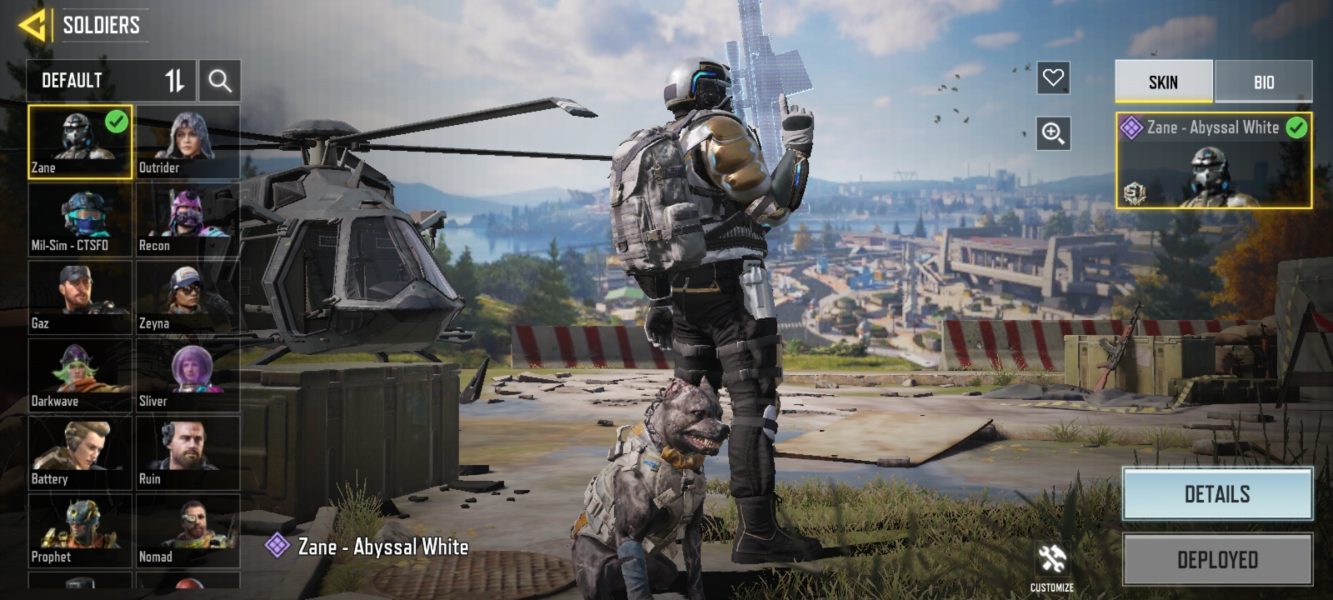Choose the Outrider soldier
This screenshot has height=600, width=1333.
coord(187,142)
